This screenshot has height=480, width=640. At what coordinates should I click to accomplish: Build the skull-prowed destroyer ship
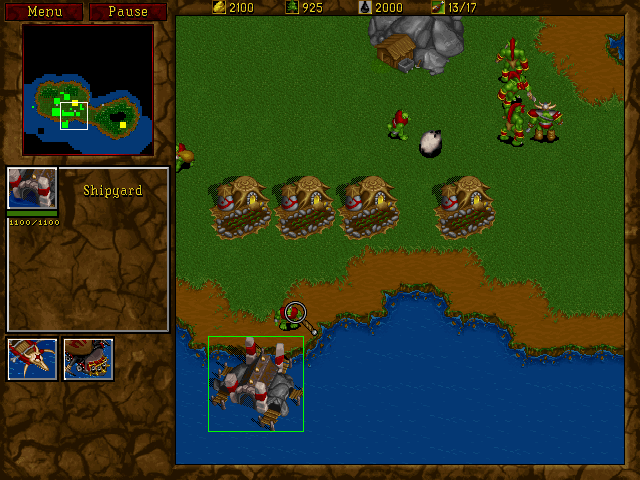point(32,359)
